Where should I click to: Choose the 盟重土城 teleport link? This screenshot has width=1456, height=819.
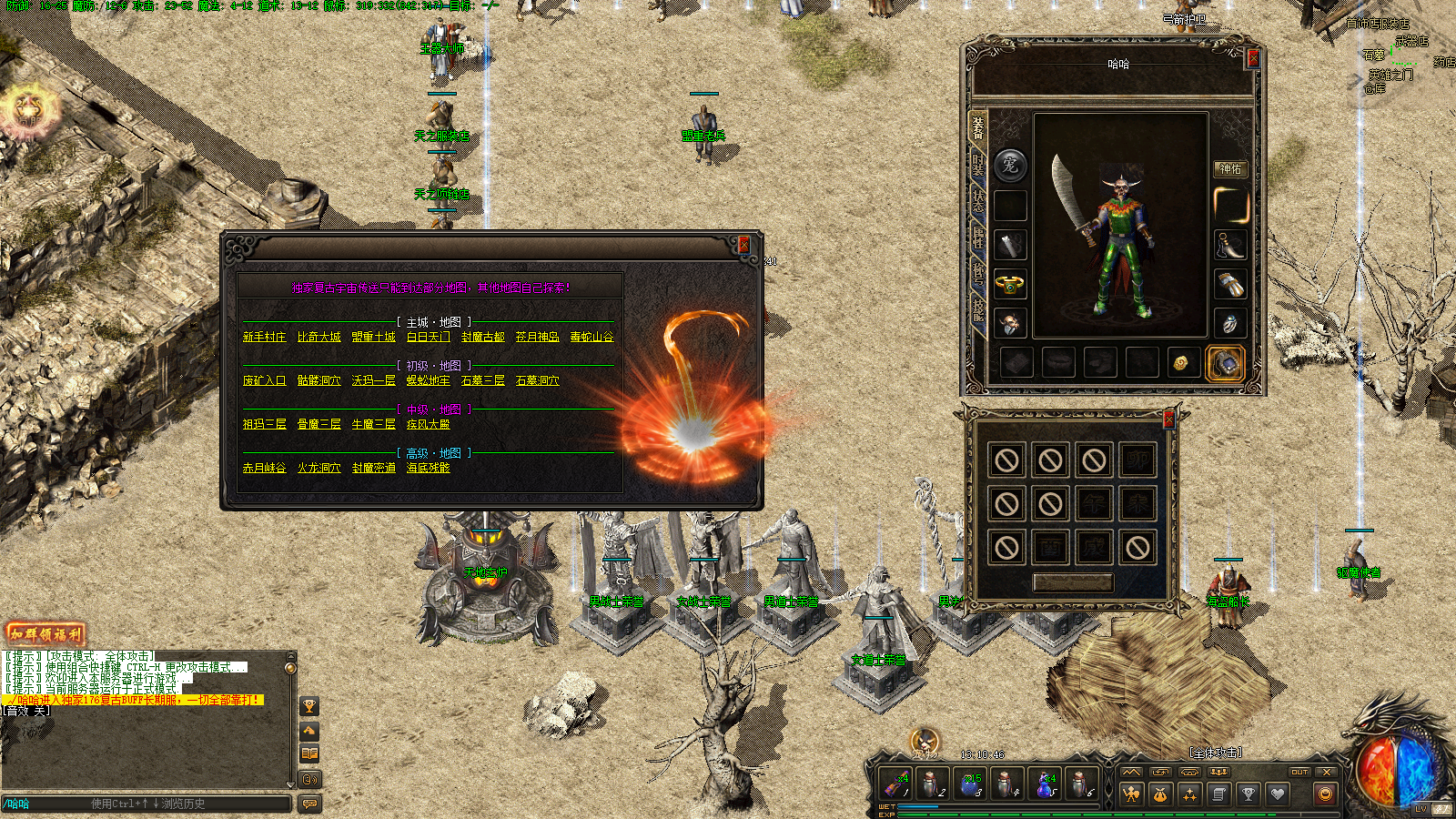pos(373,337)
